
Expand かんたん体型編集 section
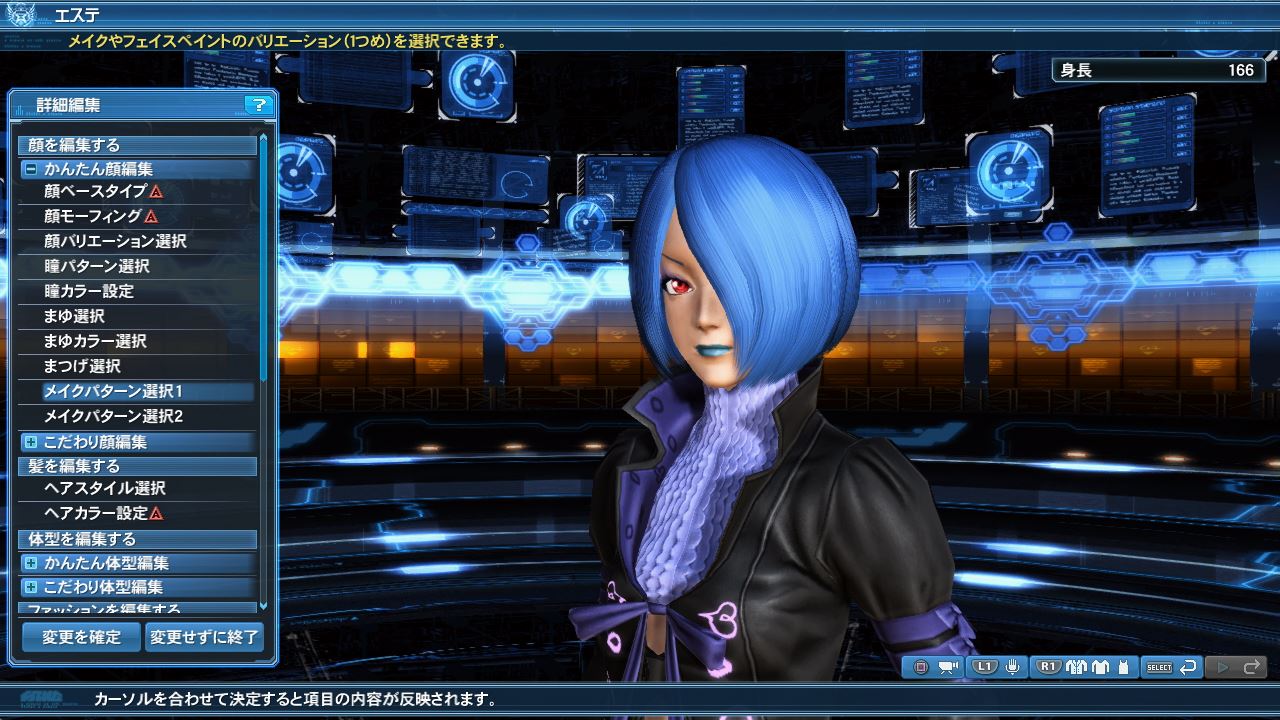pos(31,563)
